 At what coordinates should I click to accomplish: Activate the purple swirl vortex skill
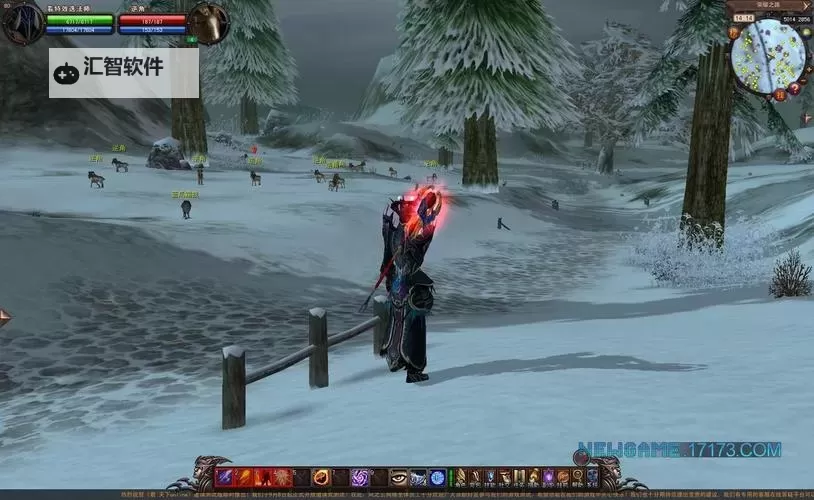[x=359, y=478]
